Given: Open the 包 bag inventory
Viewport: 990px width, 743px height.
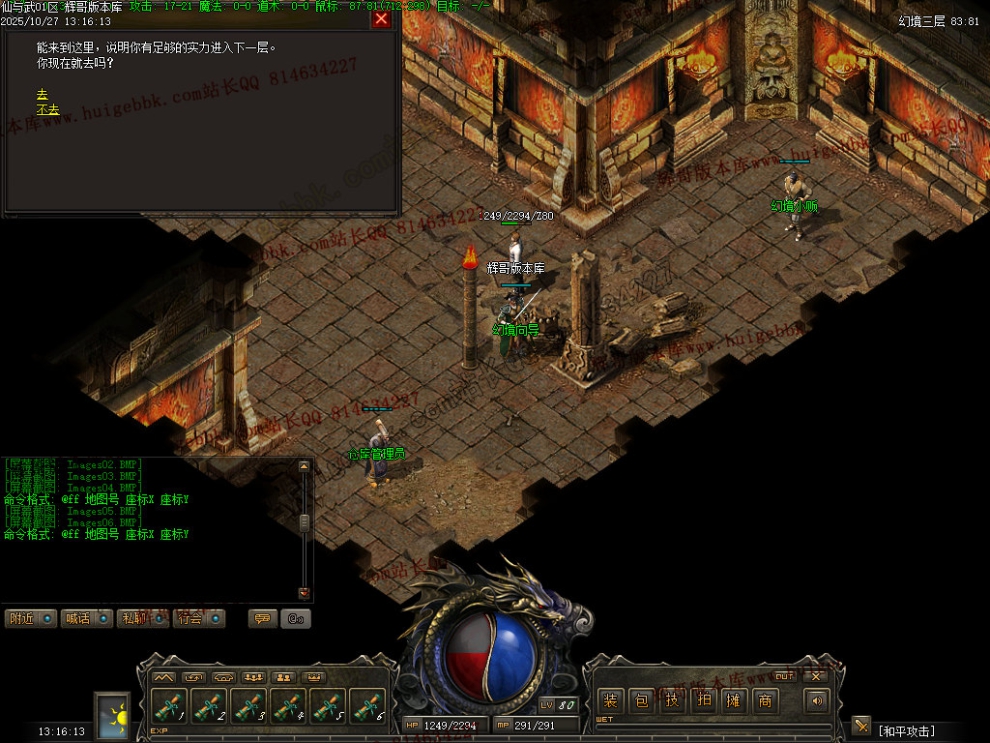Looking at the screenshot, I should (x=641, y=701).
